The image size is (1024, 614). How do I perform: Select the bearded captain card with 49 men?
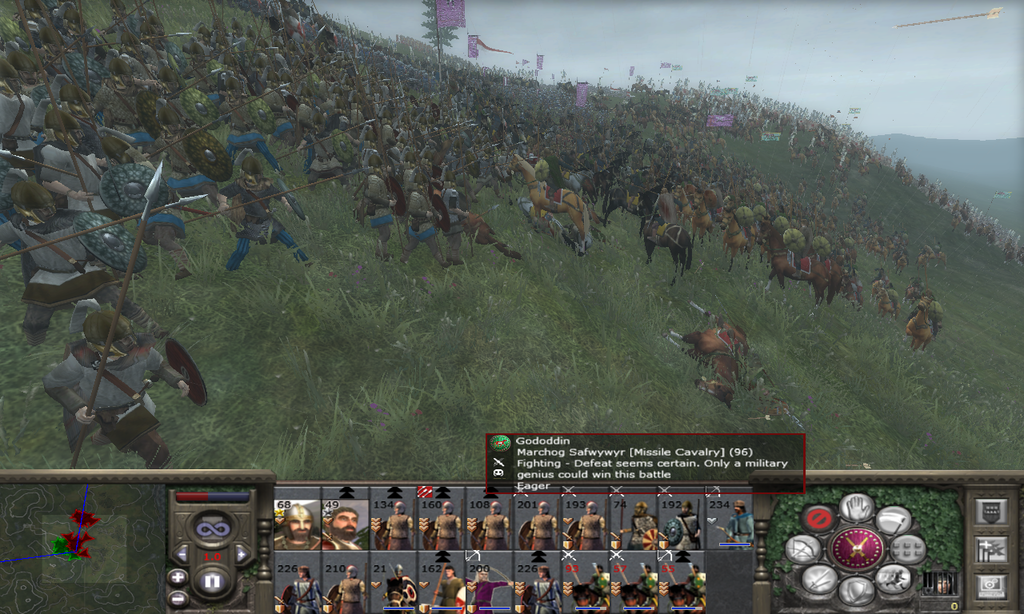click(x=345, y=524)
